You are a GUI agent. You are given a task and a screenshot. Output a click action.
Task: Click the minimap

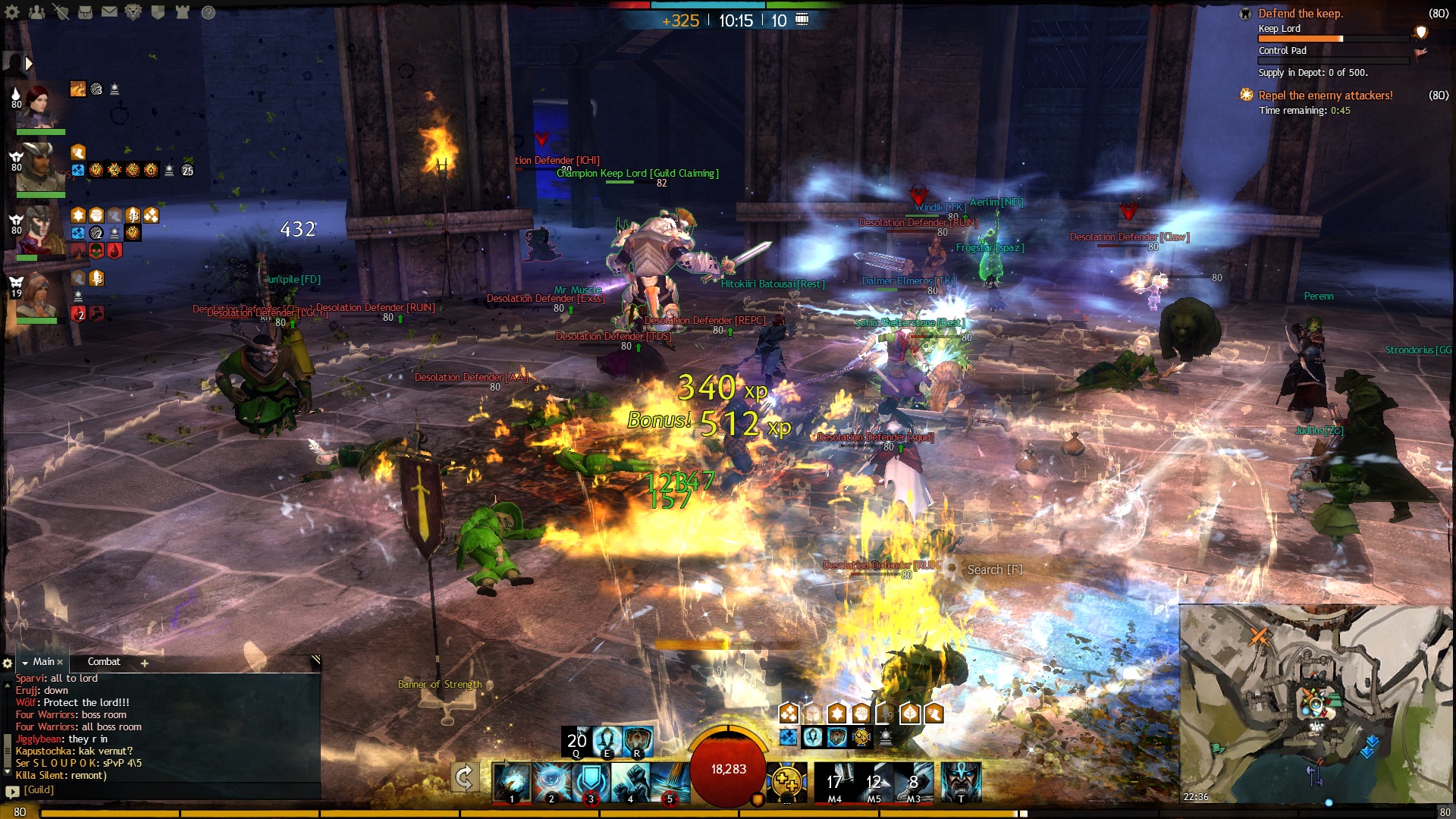coord(1316,704)
